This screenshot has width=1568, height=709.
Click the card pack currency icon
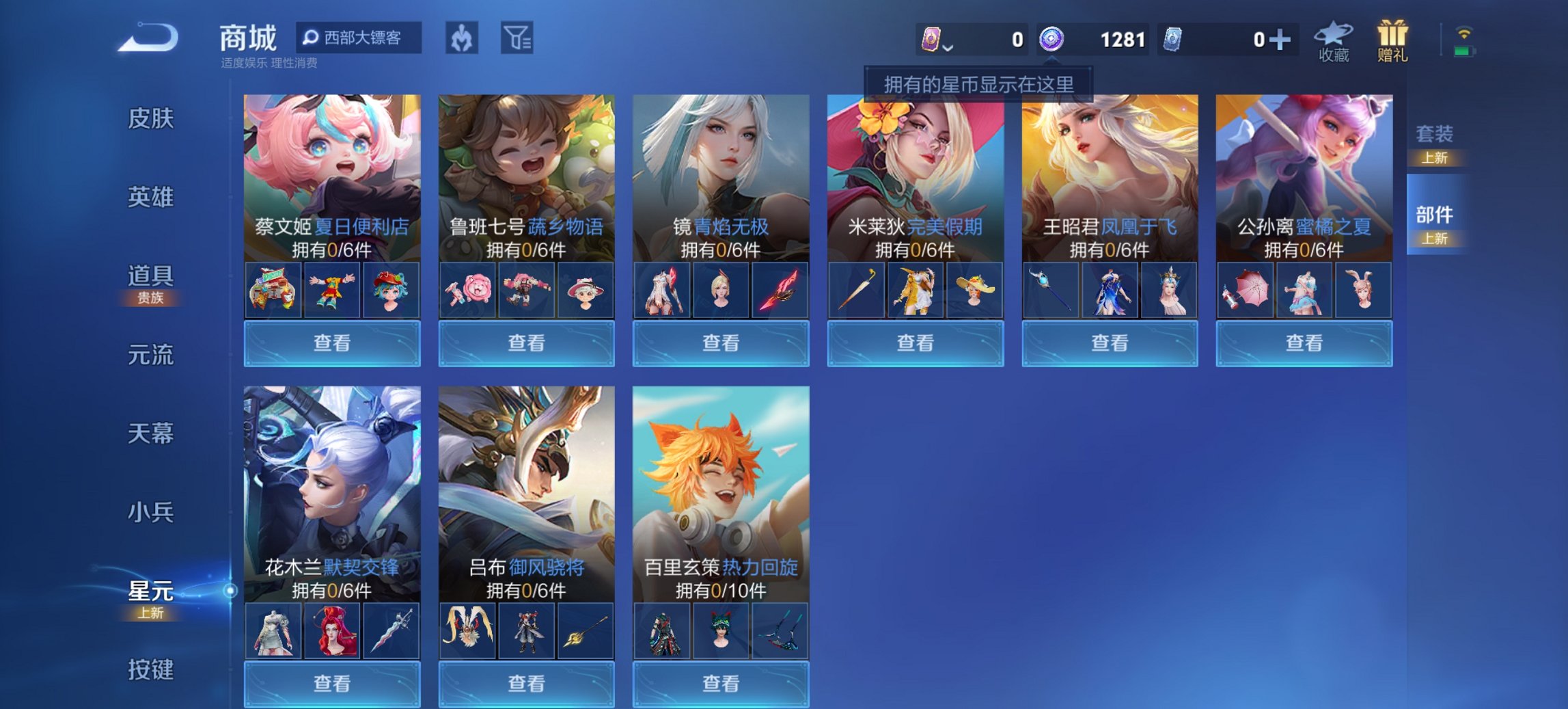coord(930,40)
